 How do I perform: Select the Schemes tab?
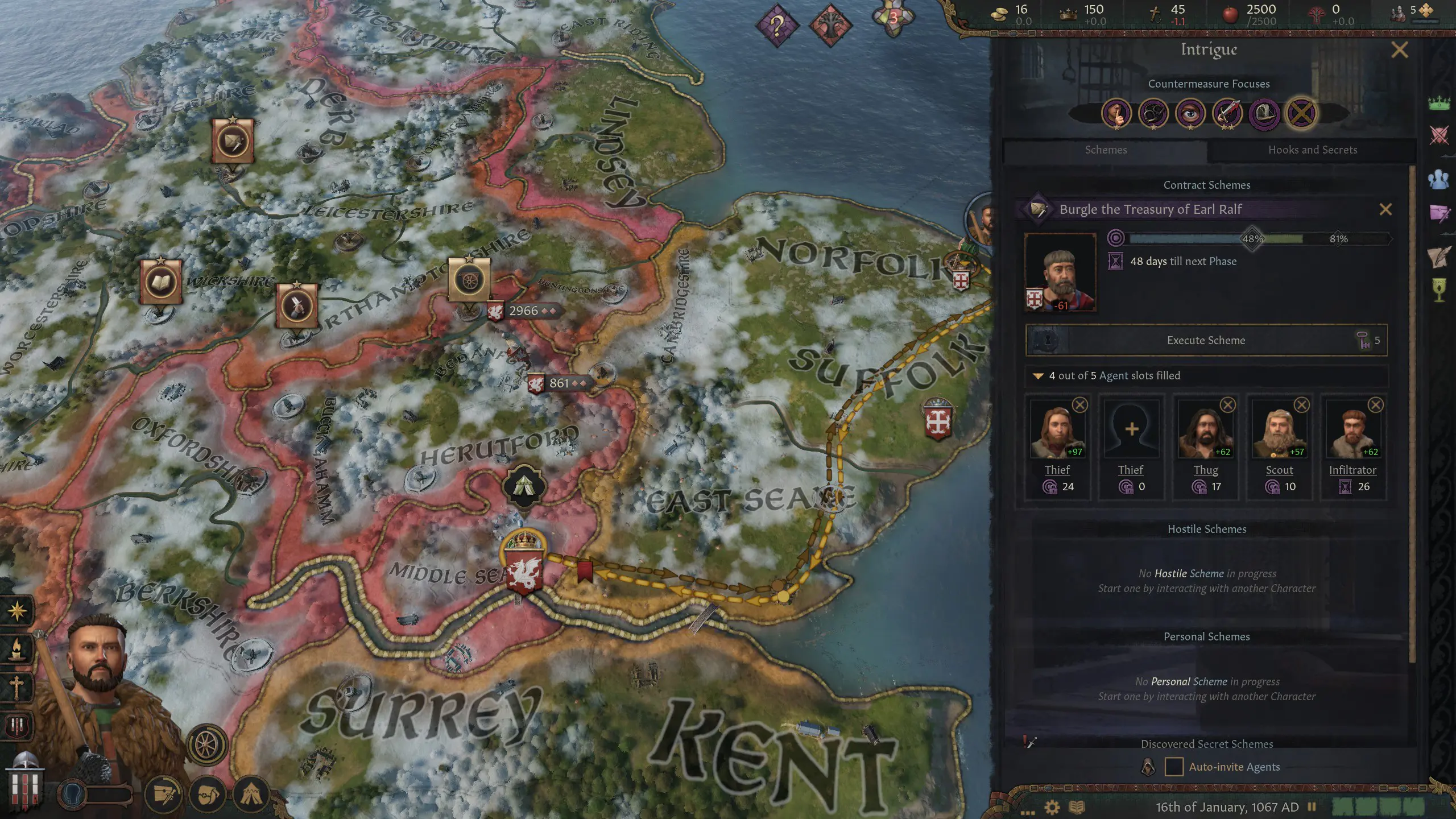[1106, 150]
